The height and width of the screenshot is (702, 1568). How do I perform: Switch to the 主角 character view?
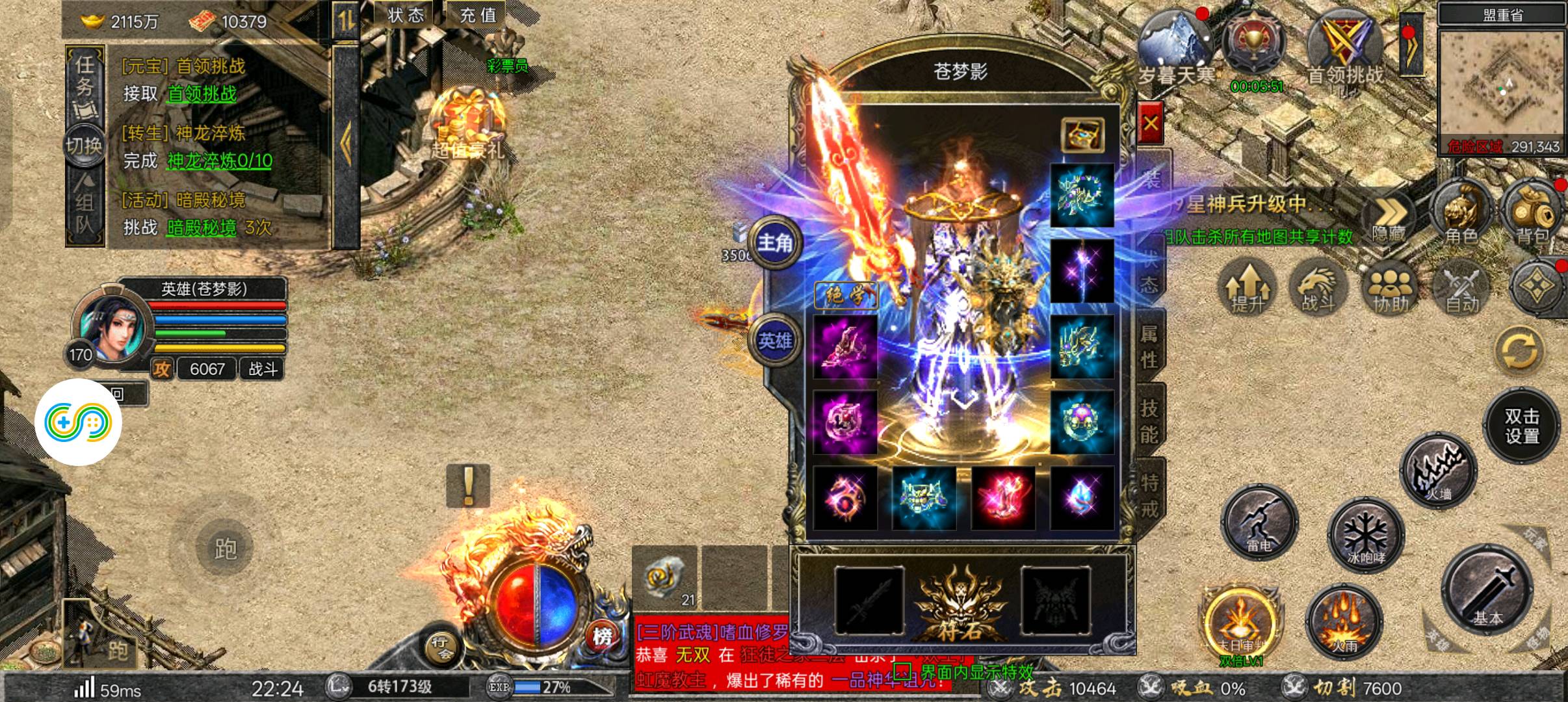coord(775,242)
